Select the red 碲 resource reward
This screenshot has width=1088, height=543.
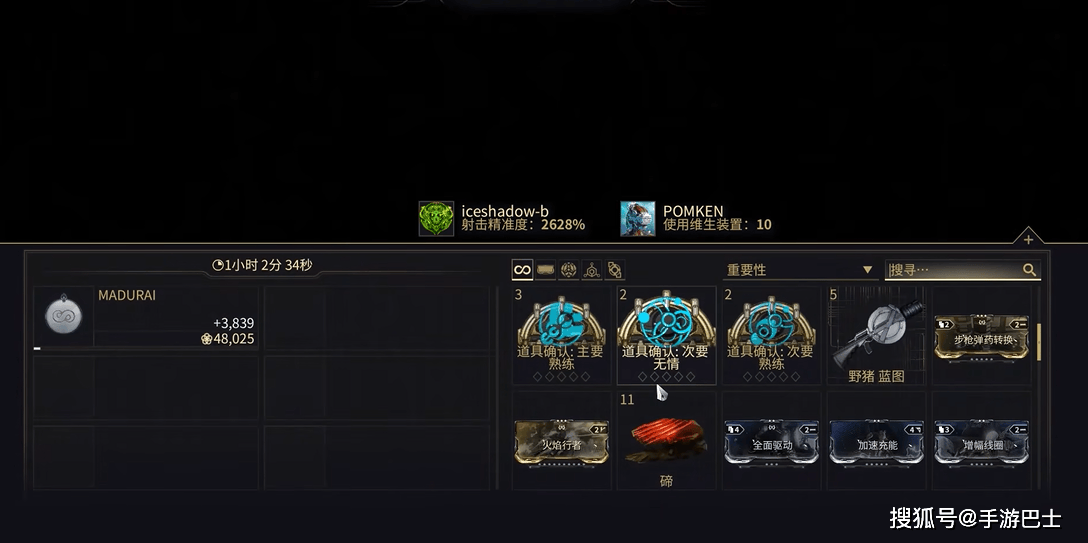click(666, 441)
